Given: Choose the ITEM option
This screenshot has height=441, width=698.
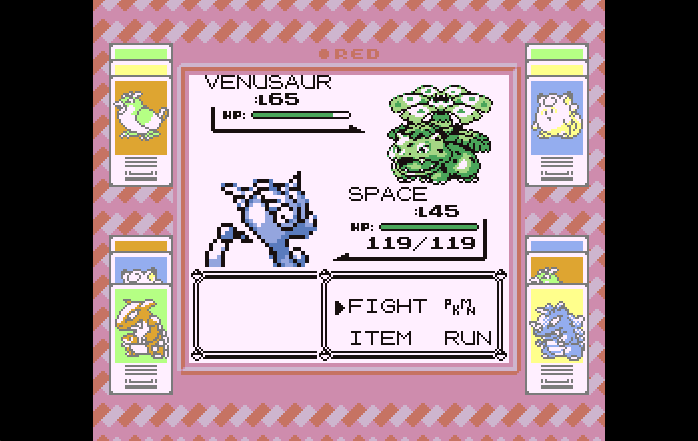Looking at the screenshot, I should [x=380, y=338].
